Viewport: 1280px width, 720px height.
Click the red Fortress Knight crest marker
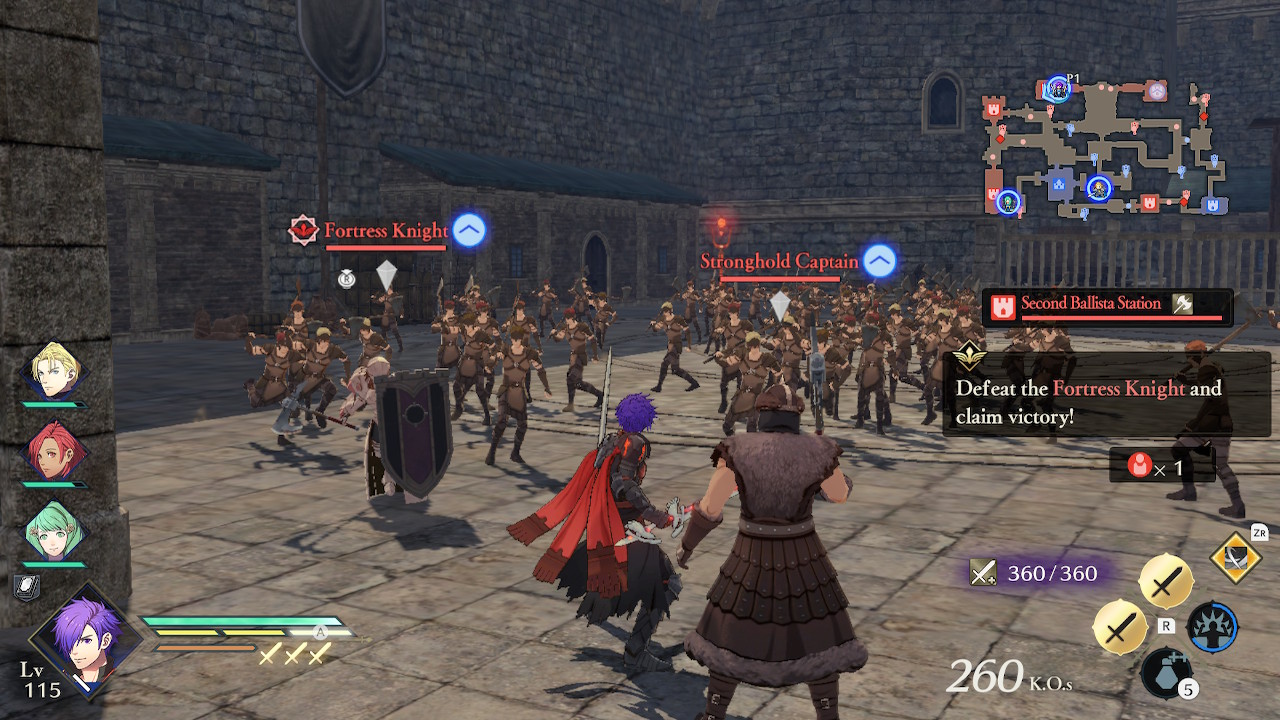pyautogui.click(x=302, y=228)
